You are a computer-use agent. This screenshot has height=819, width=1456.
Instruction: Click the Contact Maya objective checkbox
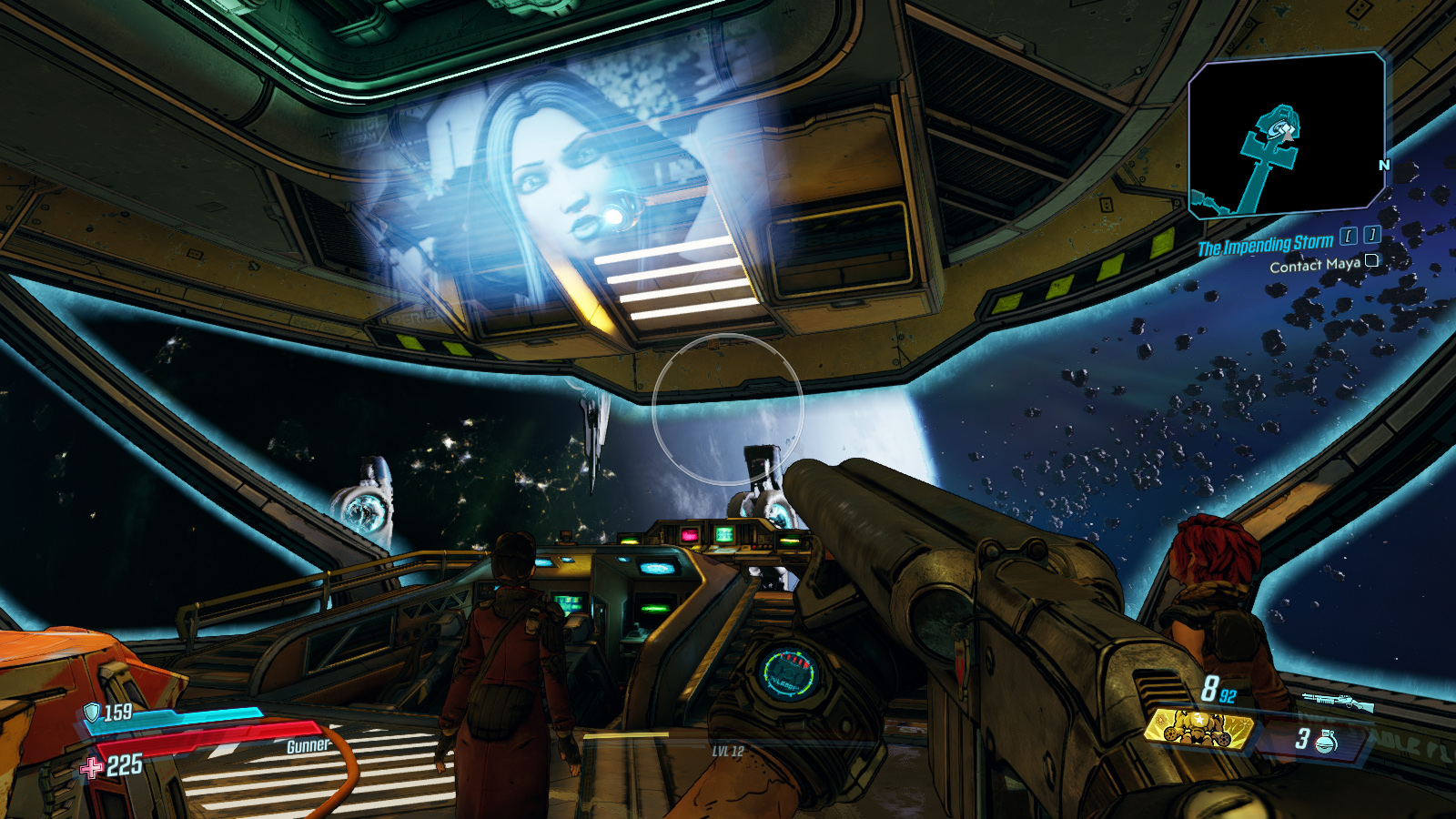pyautogui.click(x=1371, y=261)
